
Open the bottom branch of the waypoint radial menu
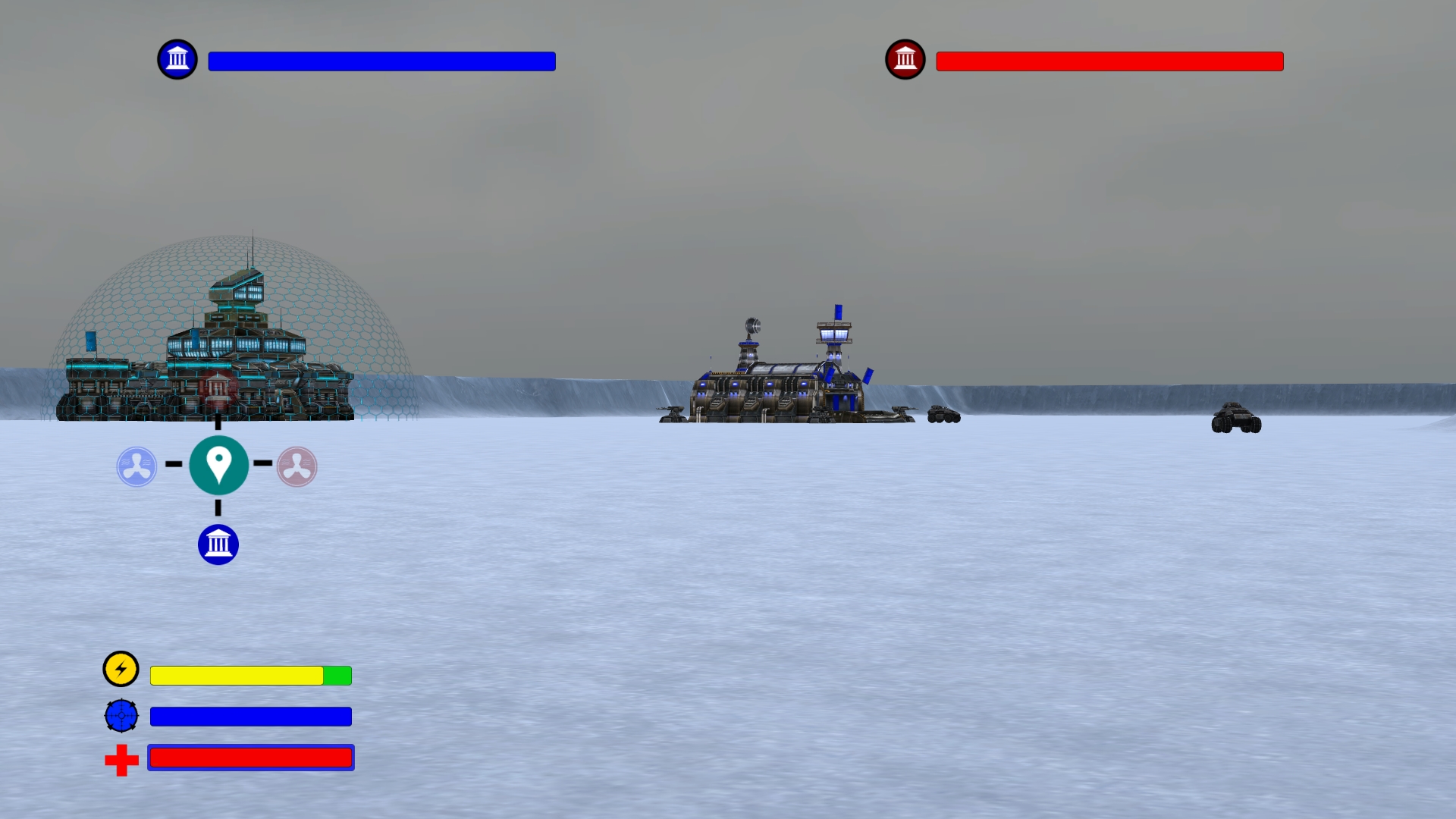click(x=218, y=544)
